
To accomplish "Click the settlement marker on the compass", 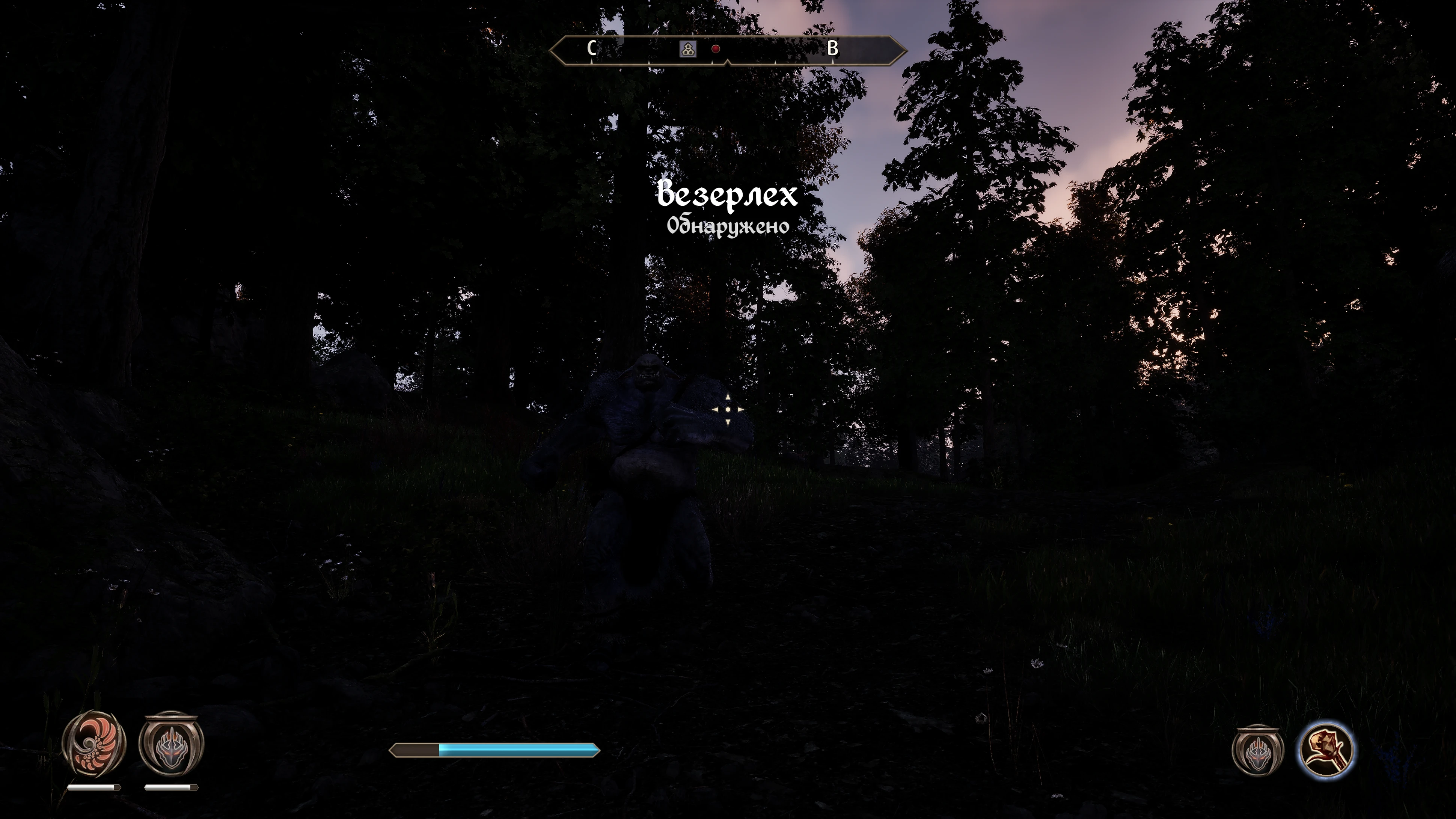I will tap(687, 49).
